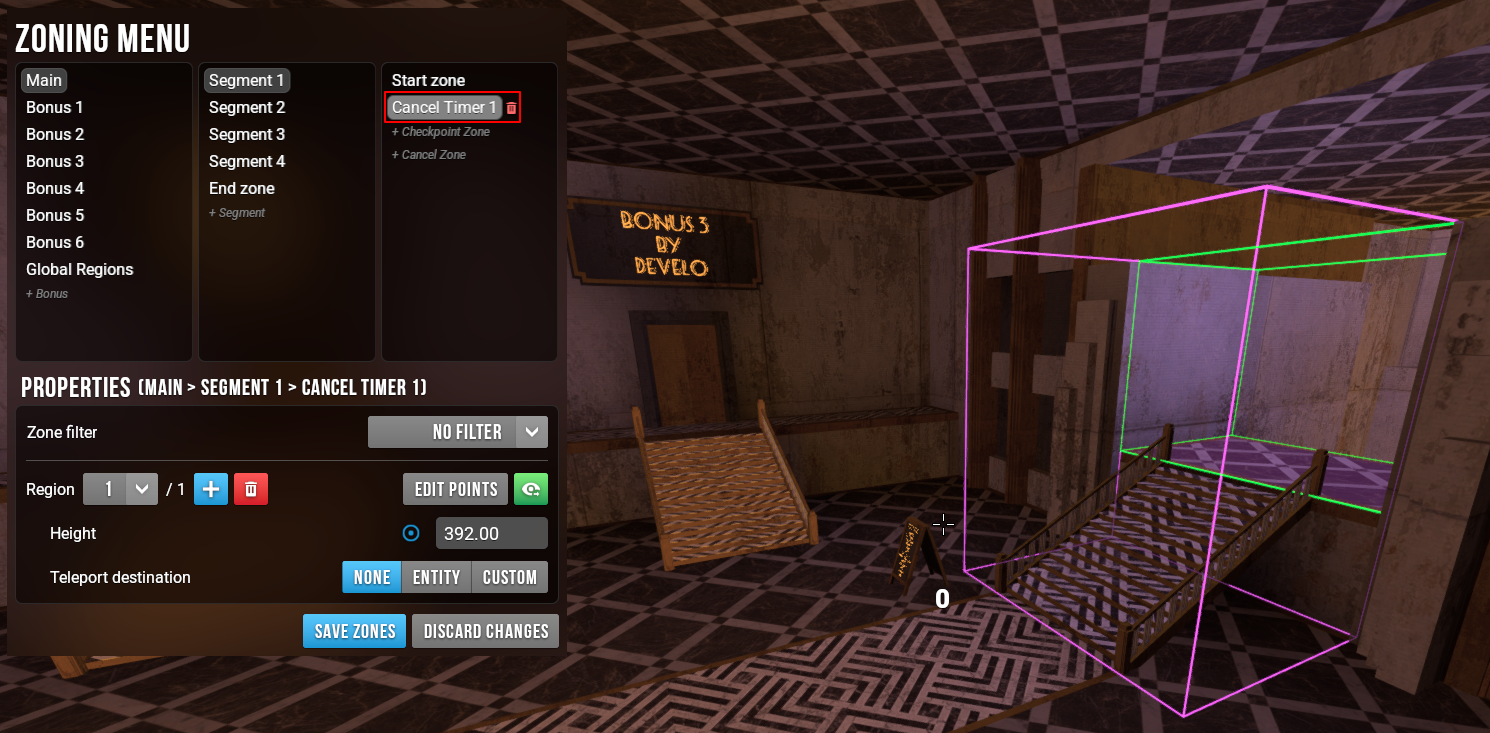Discard the zone changes
Image resolution: width=1490 pixels, height=733 pixels.
[x=485, y=631]
